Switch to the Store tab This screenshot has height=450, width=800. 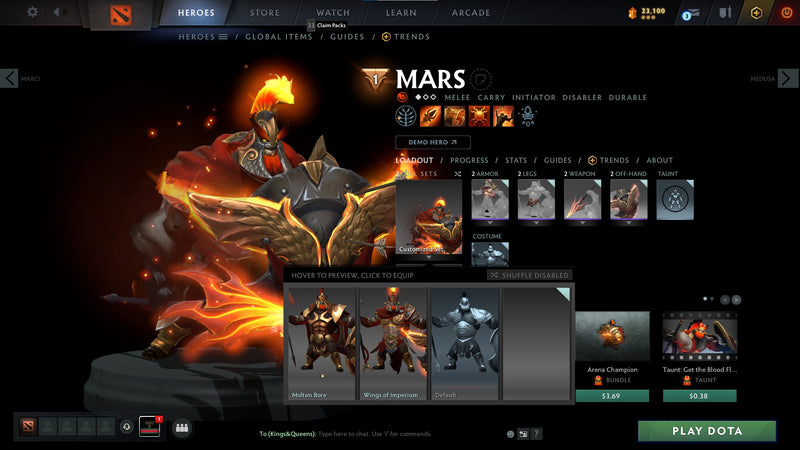[x=265, y=13]
